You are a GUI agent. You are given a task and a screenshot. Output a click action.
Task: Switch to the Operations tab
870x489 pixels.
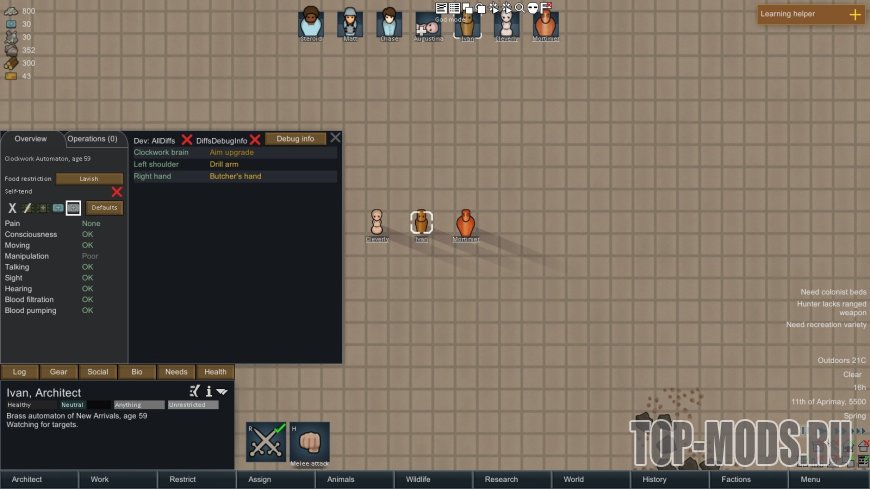point(93,139)
